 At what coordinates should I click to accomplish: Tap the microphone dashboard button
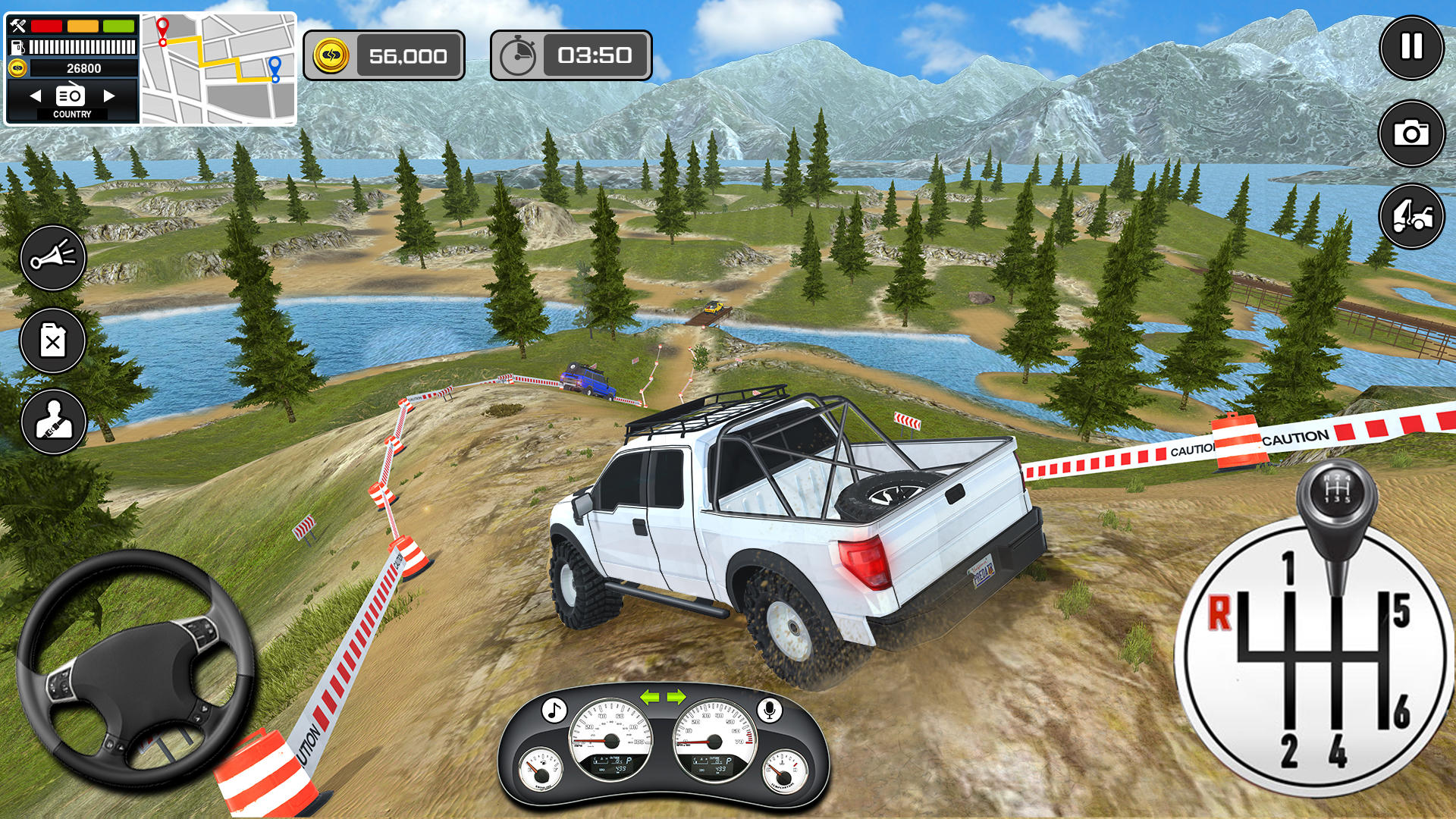tap(769, 710)
